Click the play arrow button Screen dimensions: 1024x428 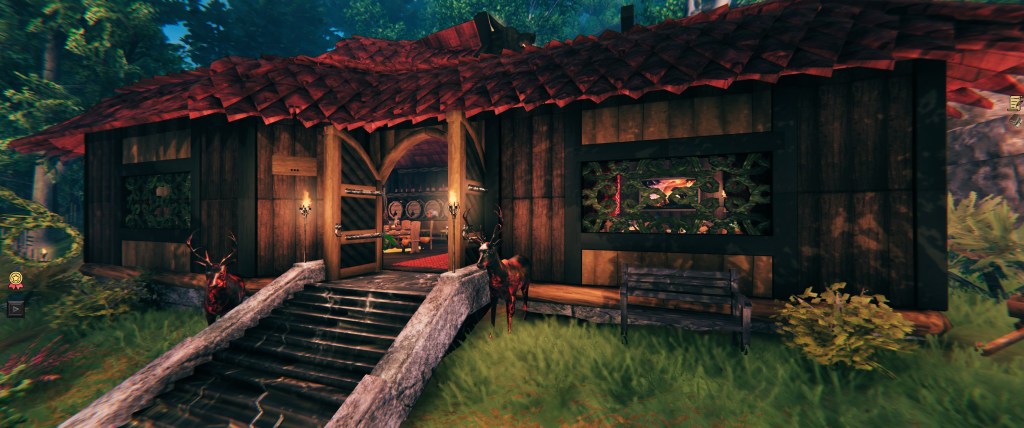[15, 308]
